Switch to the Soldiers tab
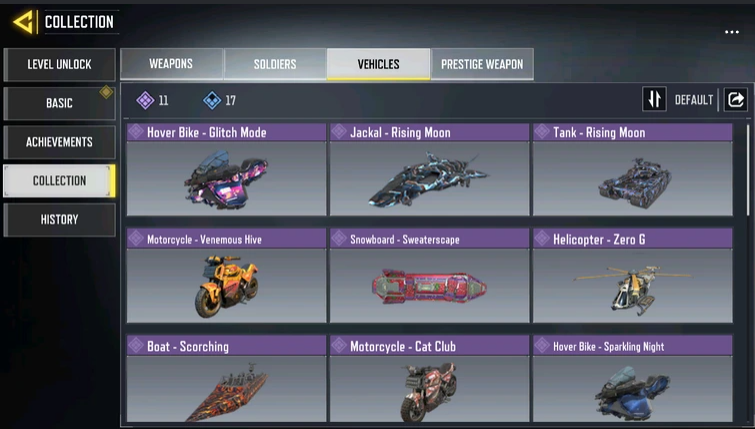Viewport: 755px width, 429px height. [275, 64]
